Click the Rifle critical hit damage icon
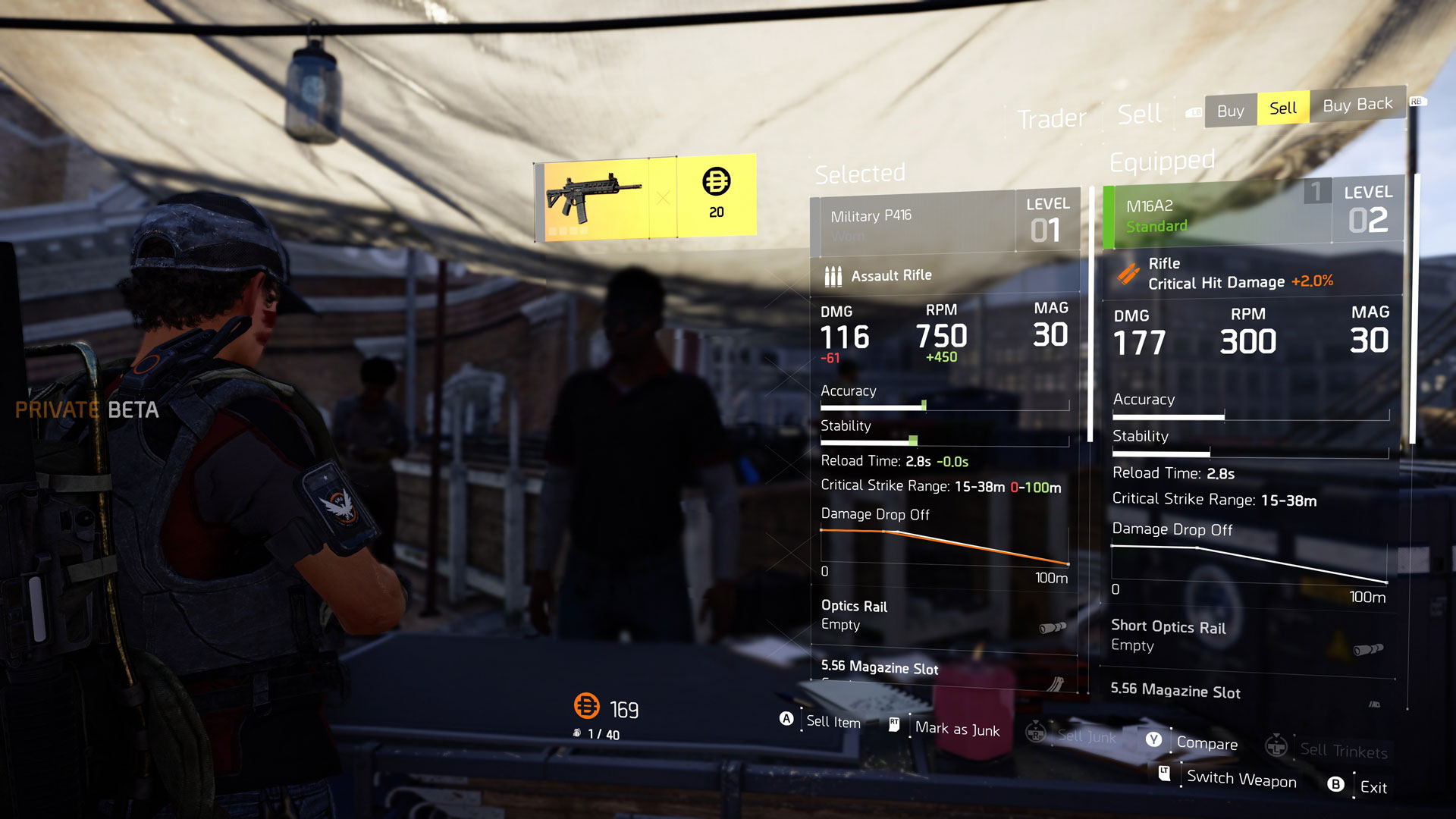Viewport: 1456px width, 819px height. coord(1130,273)
